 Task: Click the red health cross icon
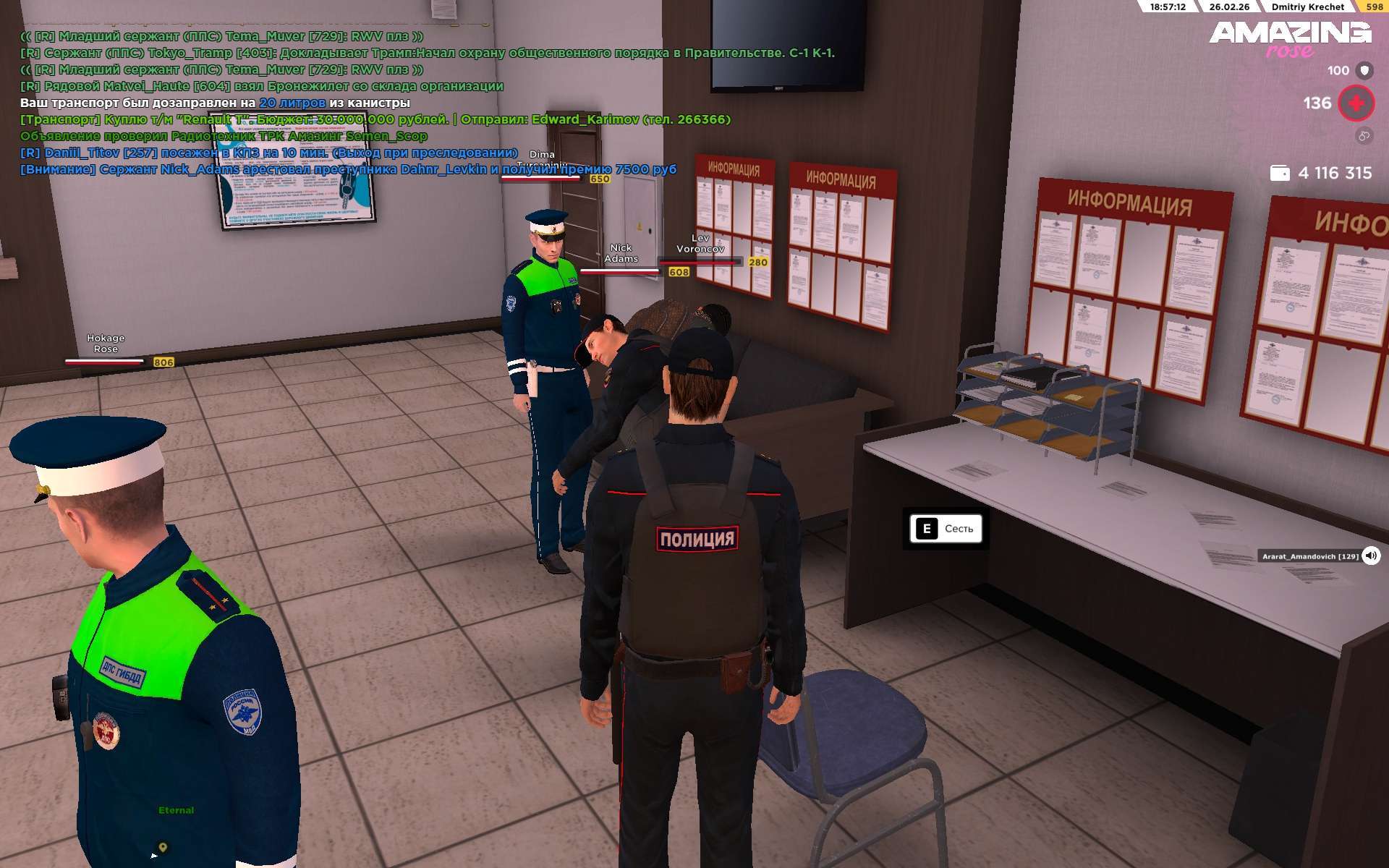coord(1356,103)
